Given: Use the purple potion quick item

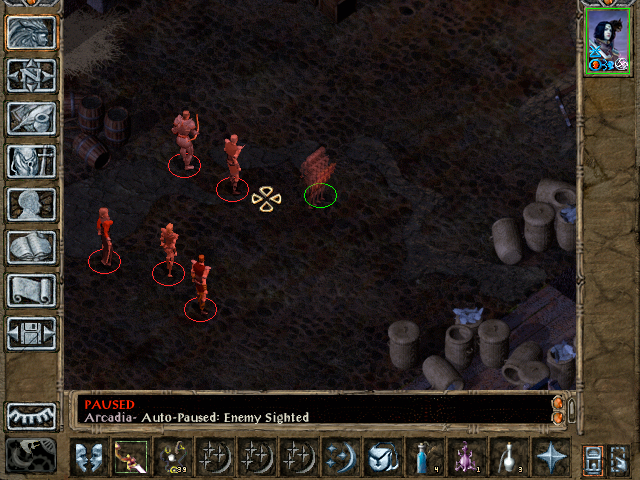Looking at the screenshot, I should [x=466, y=458].
